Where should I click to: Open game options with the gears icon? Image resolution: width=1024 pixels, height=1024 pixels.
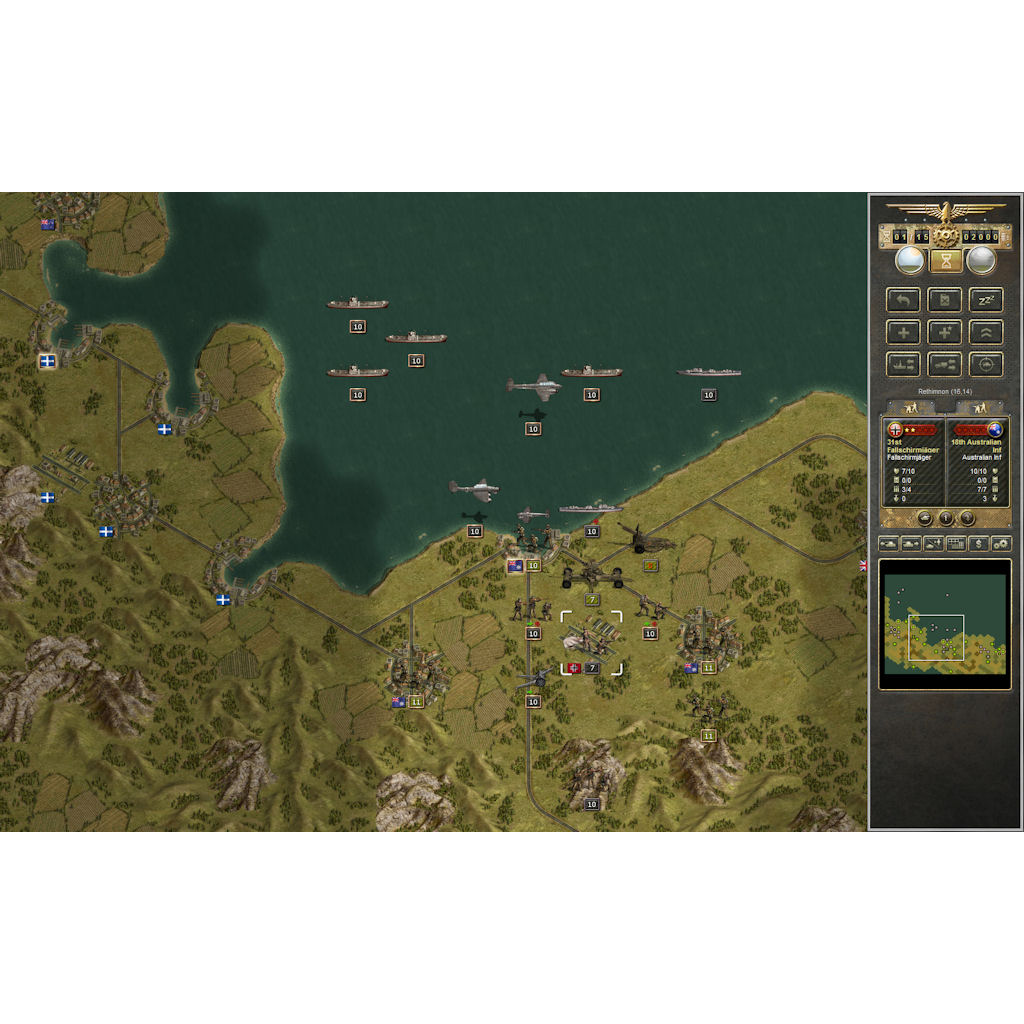click(x=1000, y=544)
